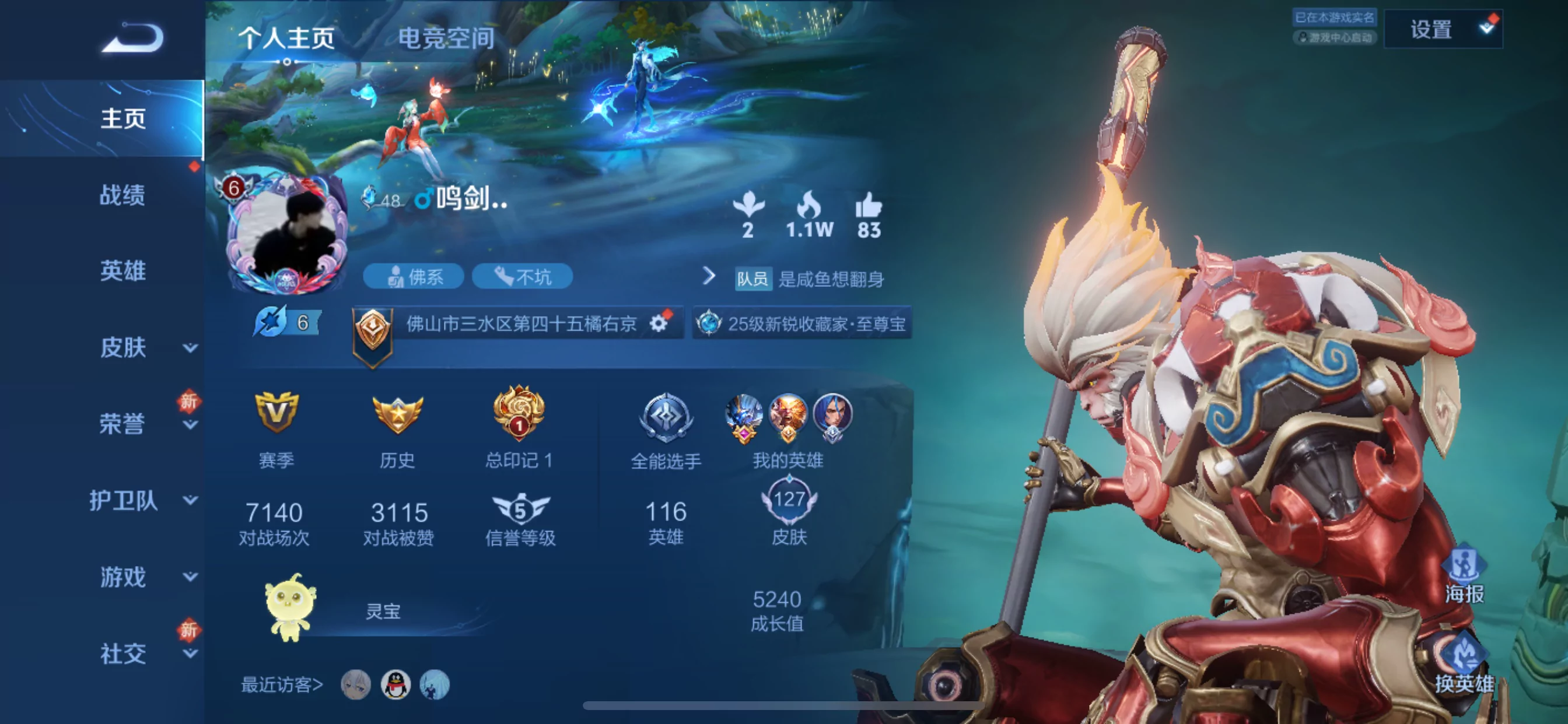The image size is (1568, 724).
Task: Open the 全能选手 all-rounder badge
Action: click(x=666, y=417)
